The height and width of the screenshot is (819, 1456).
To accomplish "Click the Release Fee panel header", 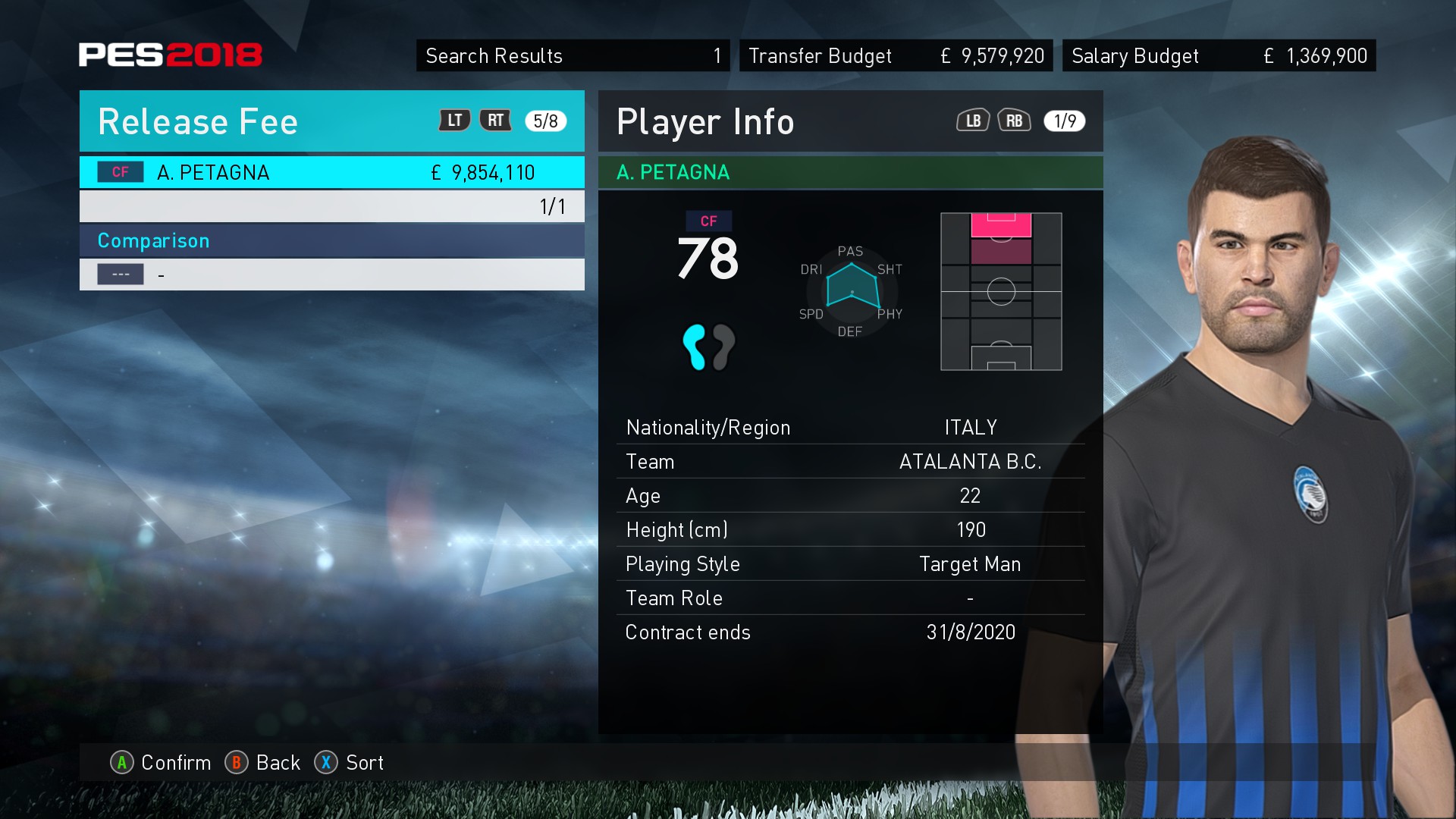I will coord(199,121).
